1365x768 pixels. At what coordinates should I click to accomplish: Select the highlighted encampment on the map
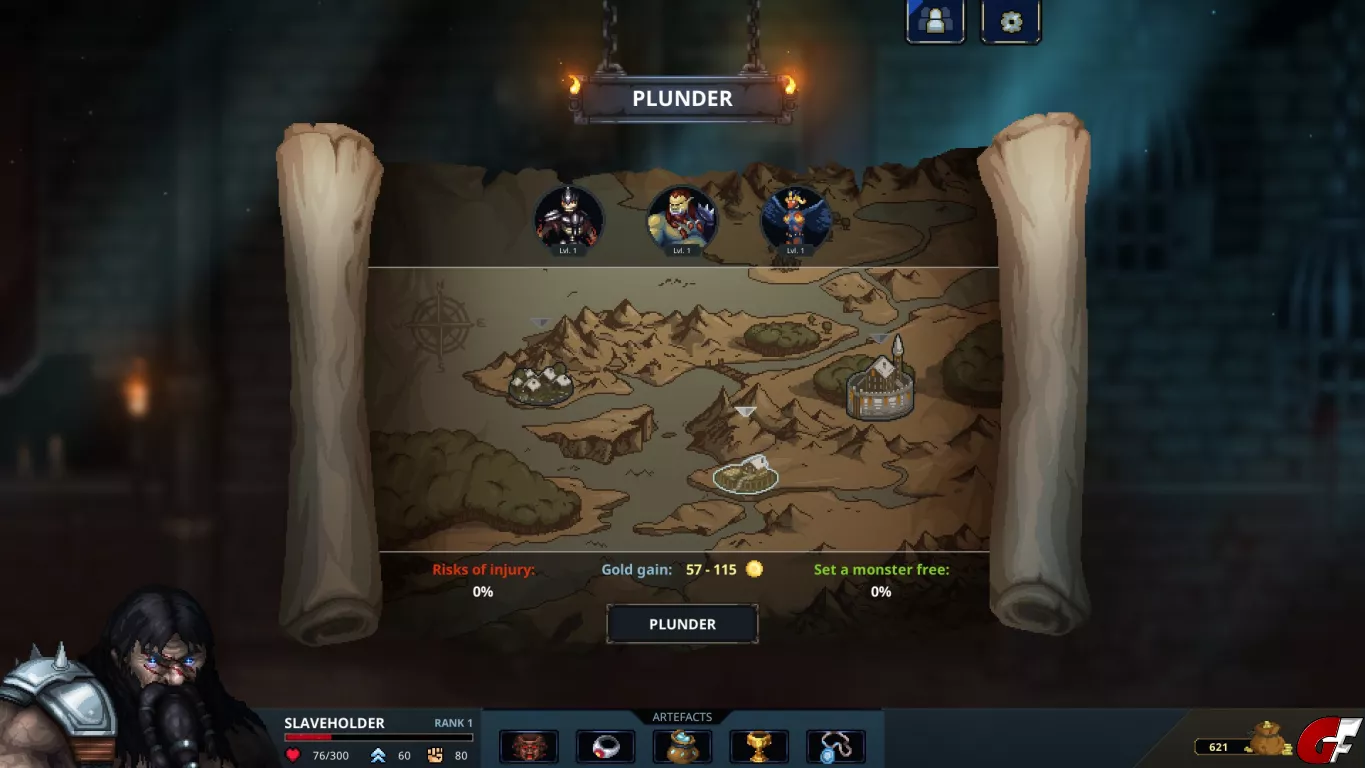[x=746, y=474]
